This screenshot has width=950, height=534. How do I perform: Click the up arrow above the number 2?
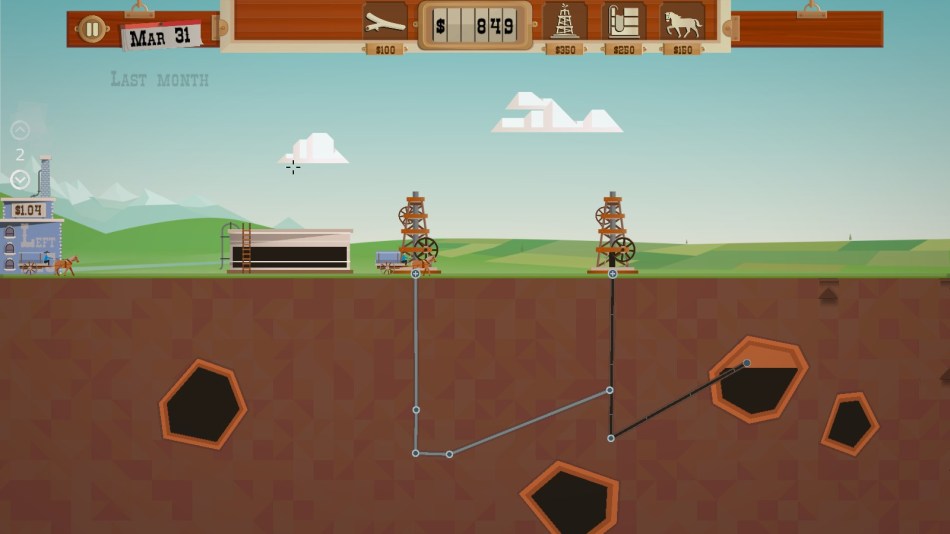coord(20,130)
